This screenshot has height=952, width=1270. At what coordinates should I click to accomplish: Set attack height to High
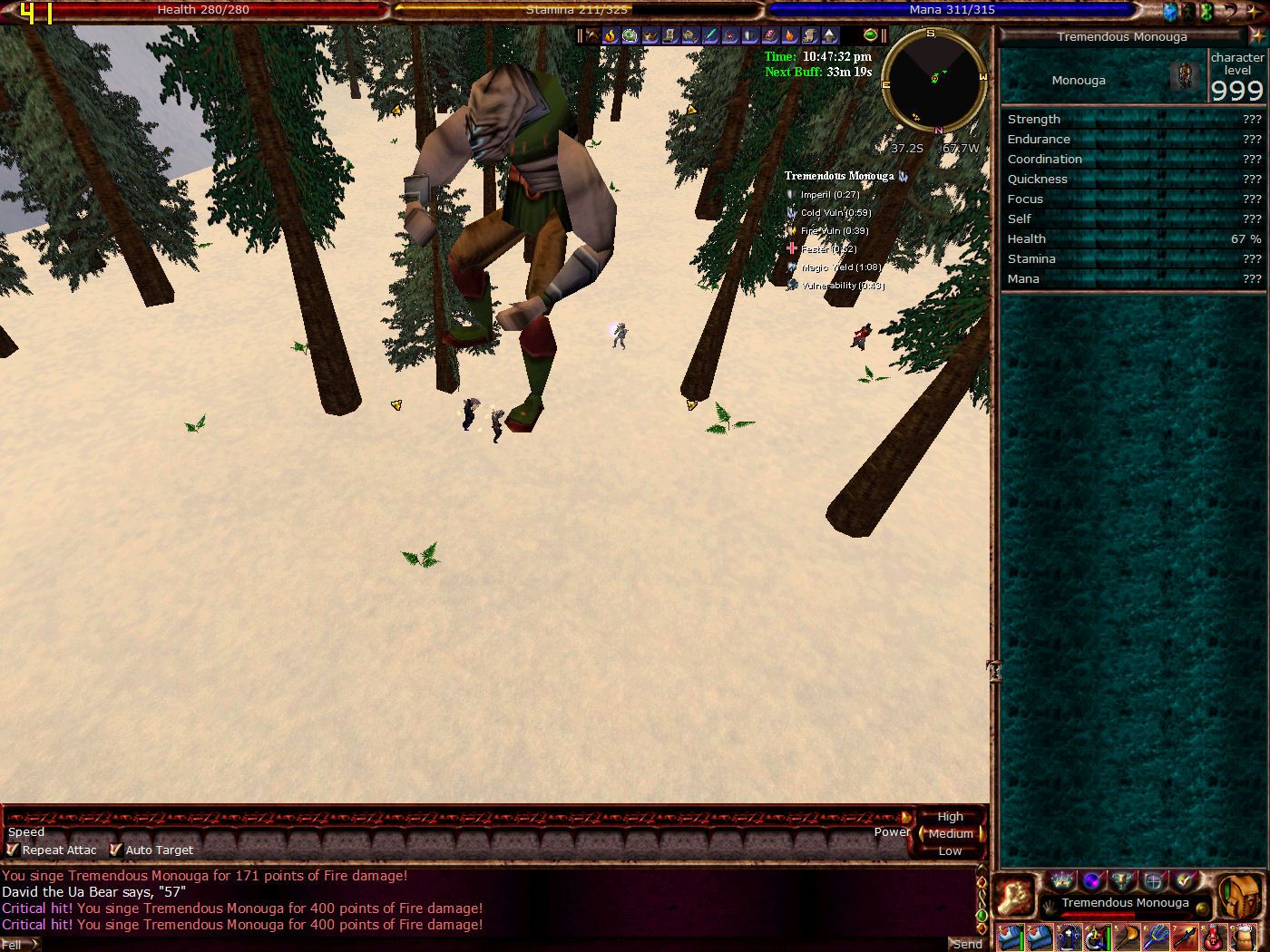(950, 816)
